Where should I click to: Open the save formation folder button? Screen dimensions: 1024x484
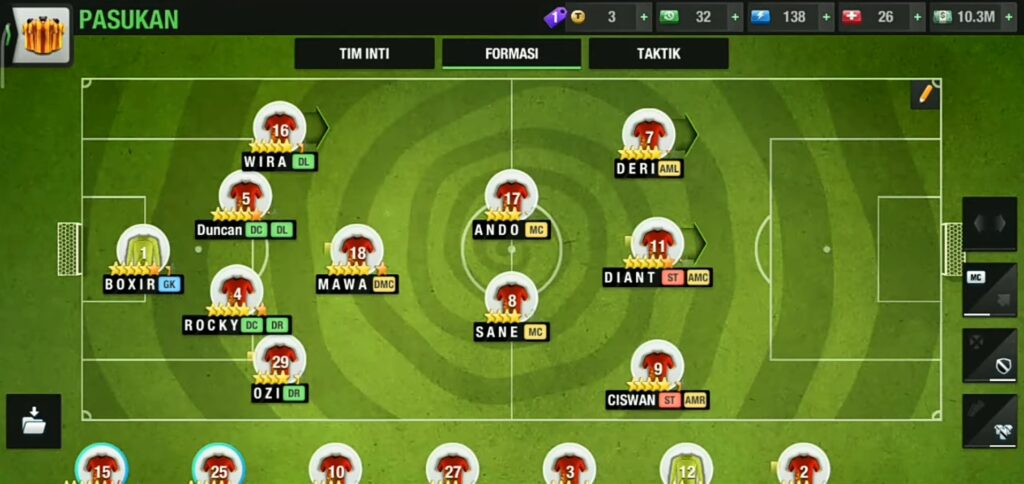(x=33, y=421)
